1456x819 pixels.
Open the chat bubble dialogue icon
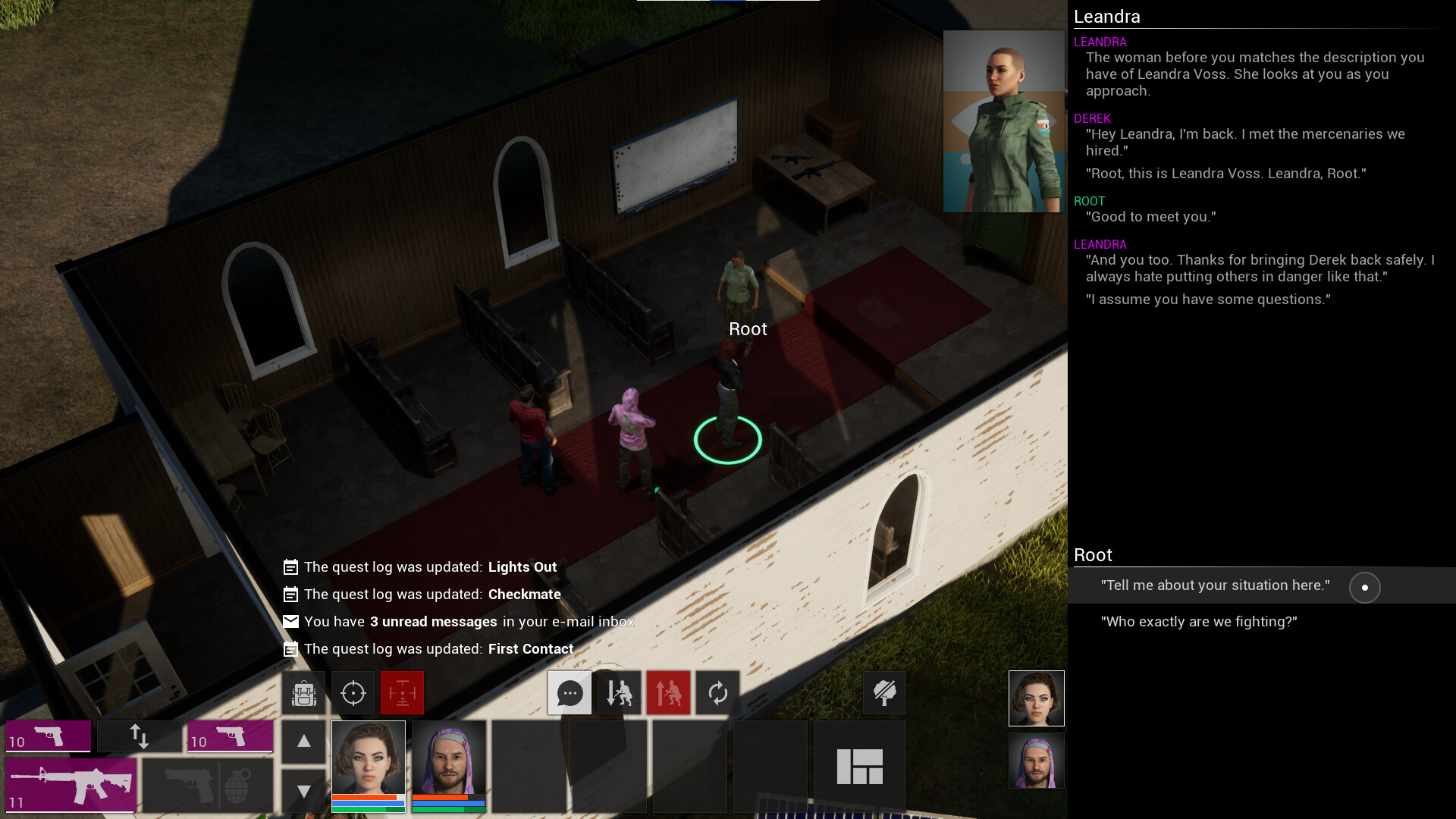pos(570,692)
